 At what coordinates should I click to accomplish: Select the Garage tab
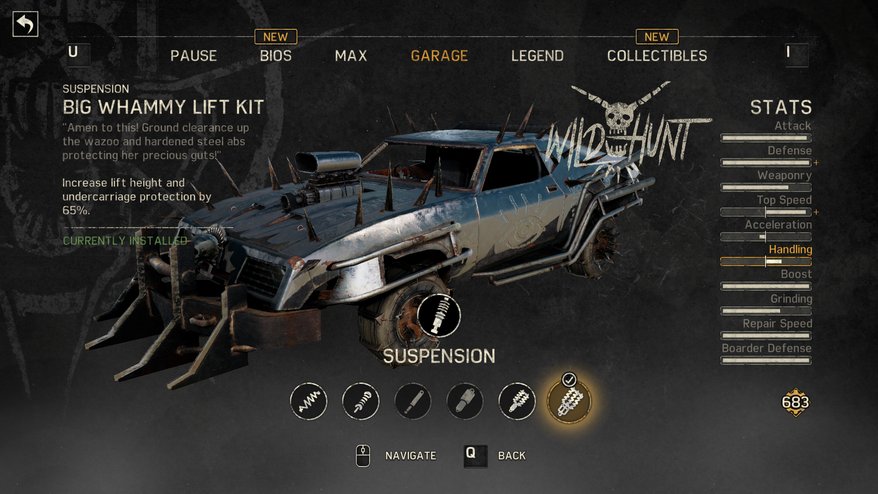pyautogui.click(x=439, y=56)
